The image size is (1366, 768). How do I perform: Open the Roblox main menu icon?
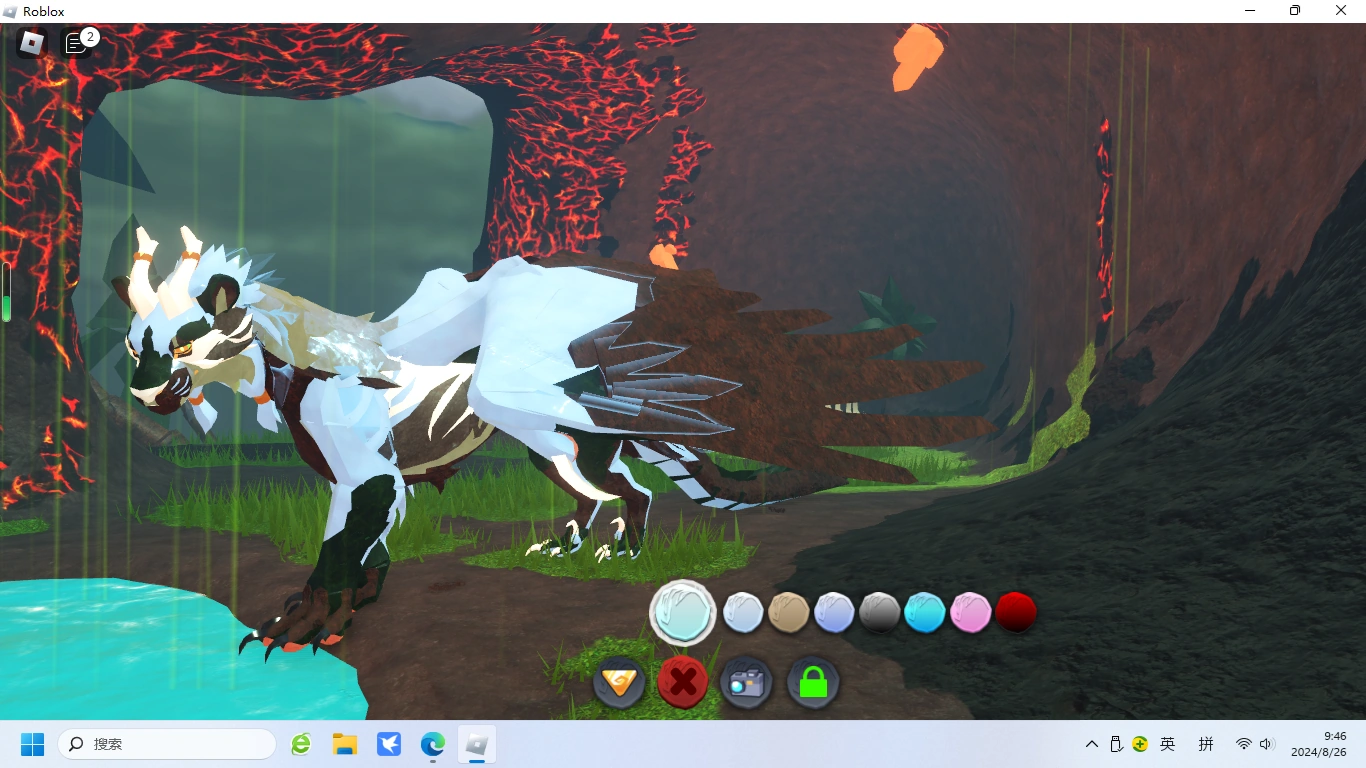pyautogui.click(x=29, y=43)
